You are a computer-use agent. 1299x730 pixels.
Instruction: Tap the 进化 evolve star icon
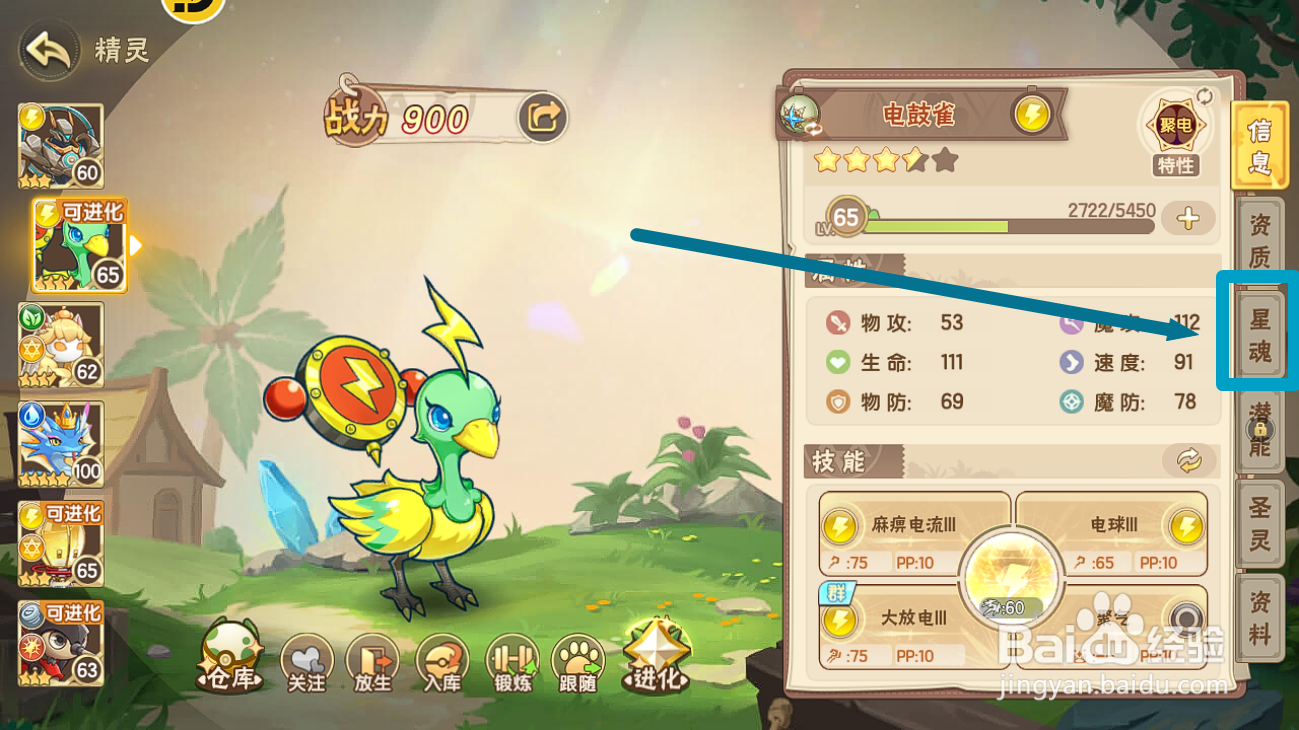click(x=655, y=657)
